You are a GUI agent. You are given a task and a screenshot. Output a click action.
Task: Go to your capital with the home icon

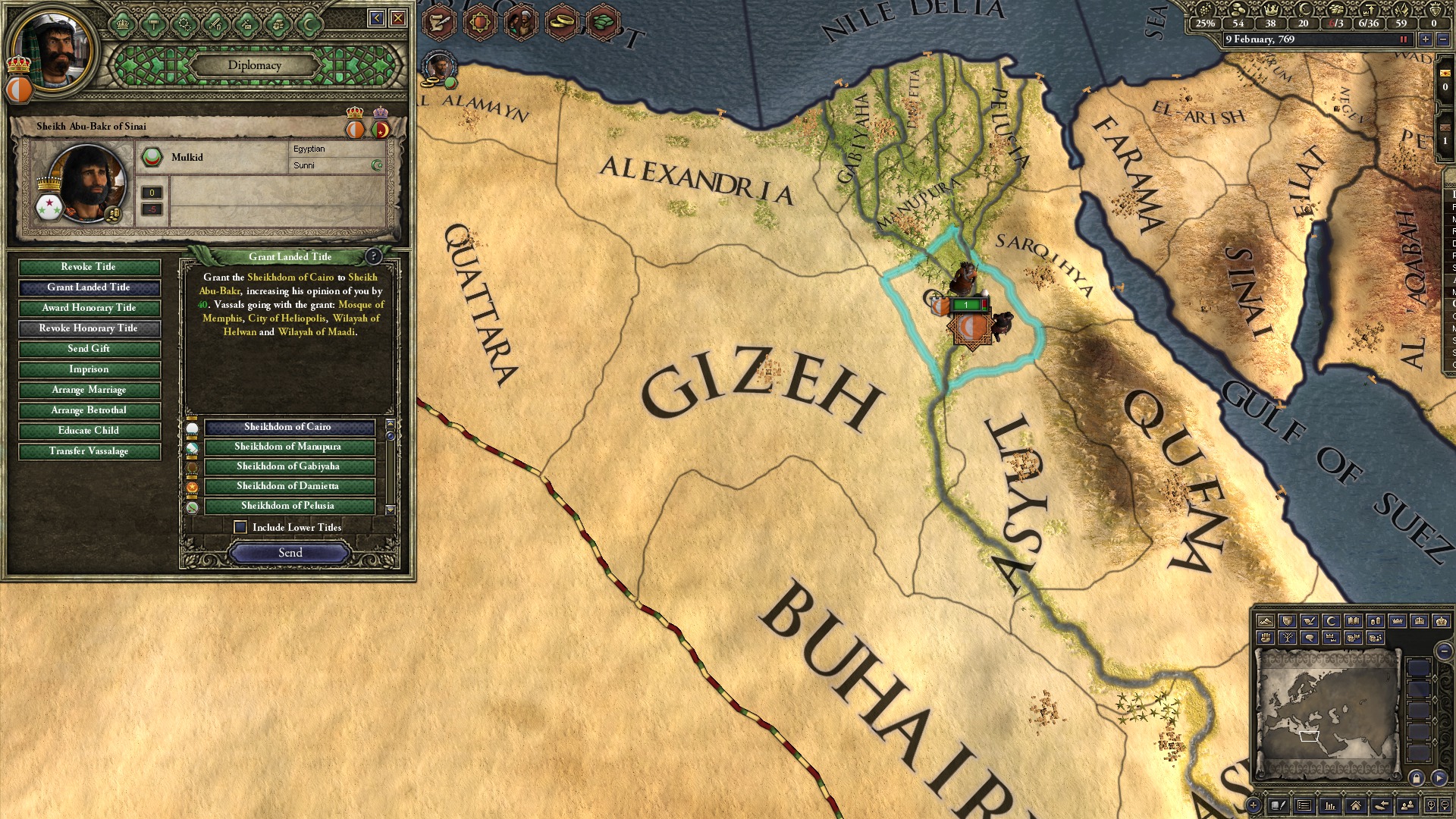pos(1356,805)
